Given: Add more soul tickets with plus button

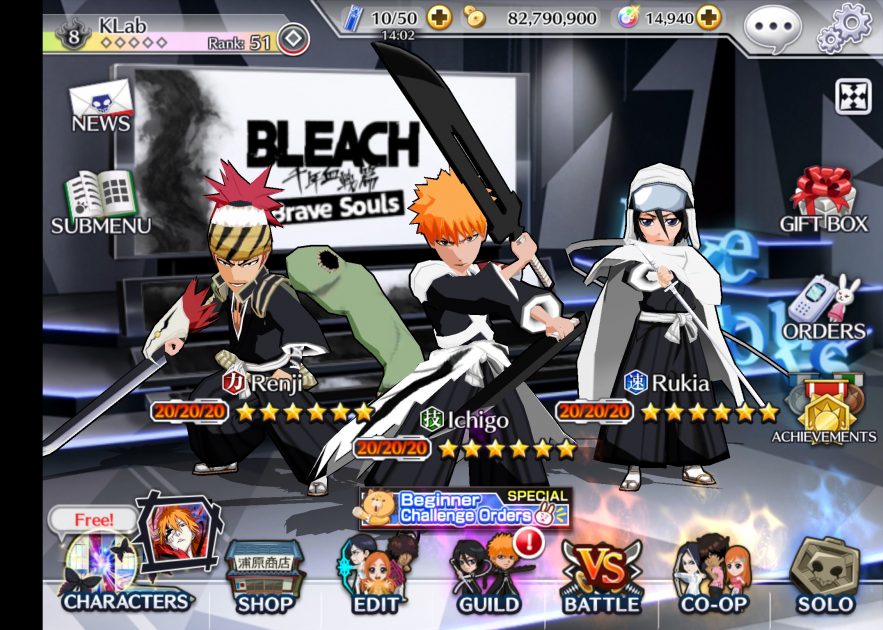Looking at the screenshot, I should pyautogui.click(x=439, y=18).
